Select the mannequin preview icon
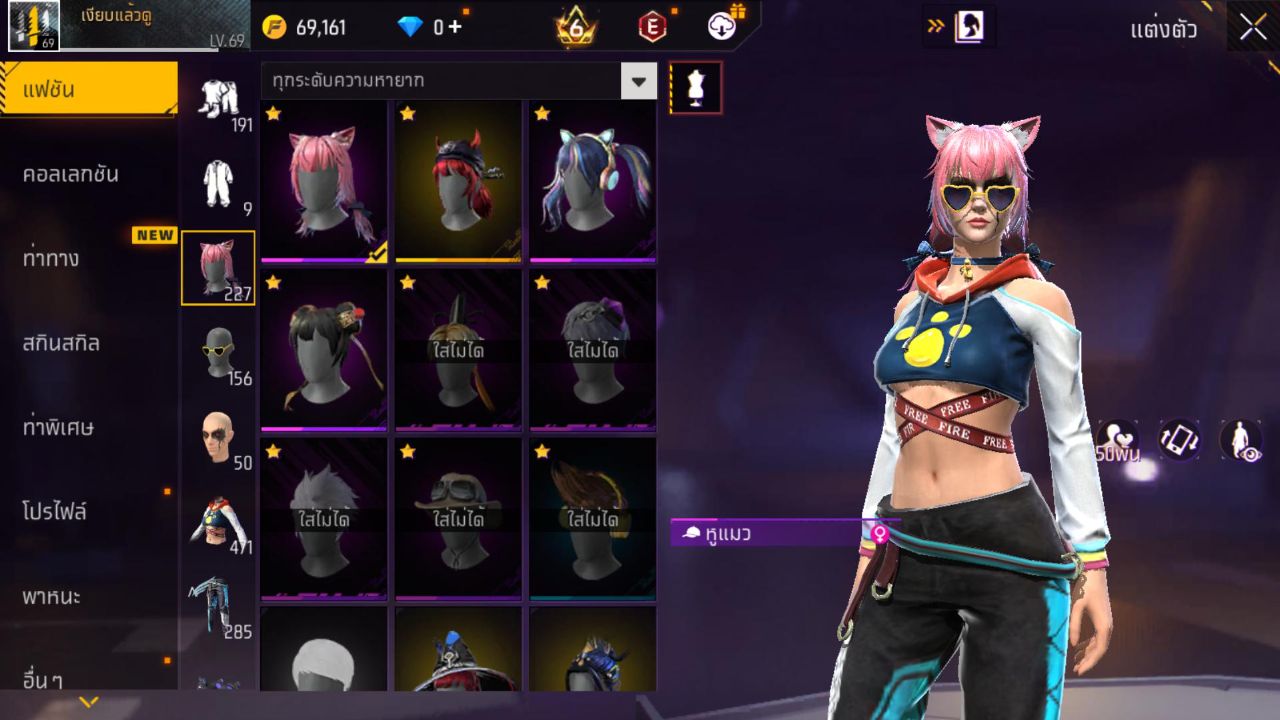This screenshot has width=1280, height=720. [694, 87]
